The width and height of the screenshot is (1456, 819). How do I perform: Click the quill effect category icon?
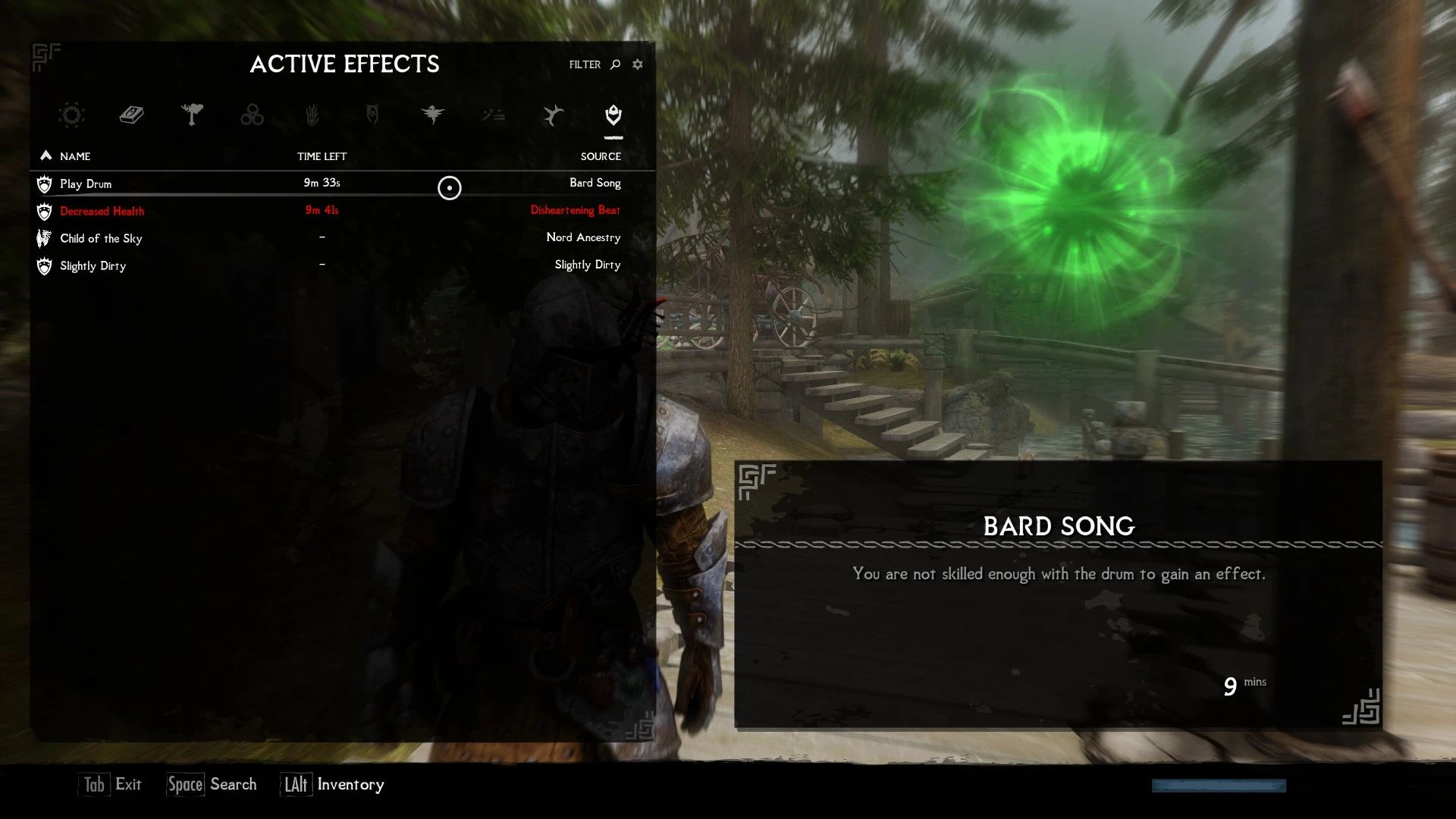coord(494,115)
